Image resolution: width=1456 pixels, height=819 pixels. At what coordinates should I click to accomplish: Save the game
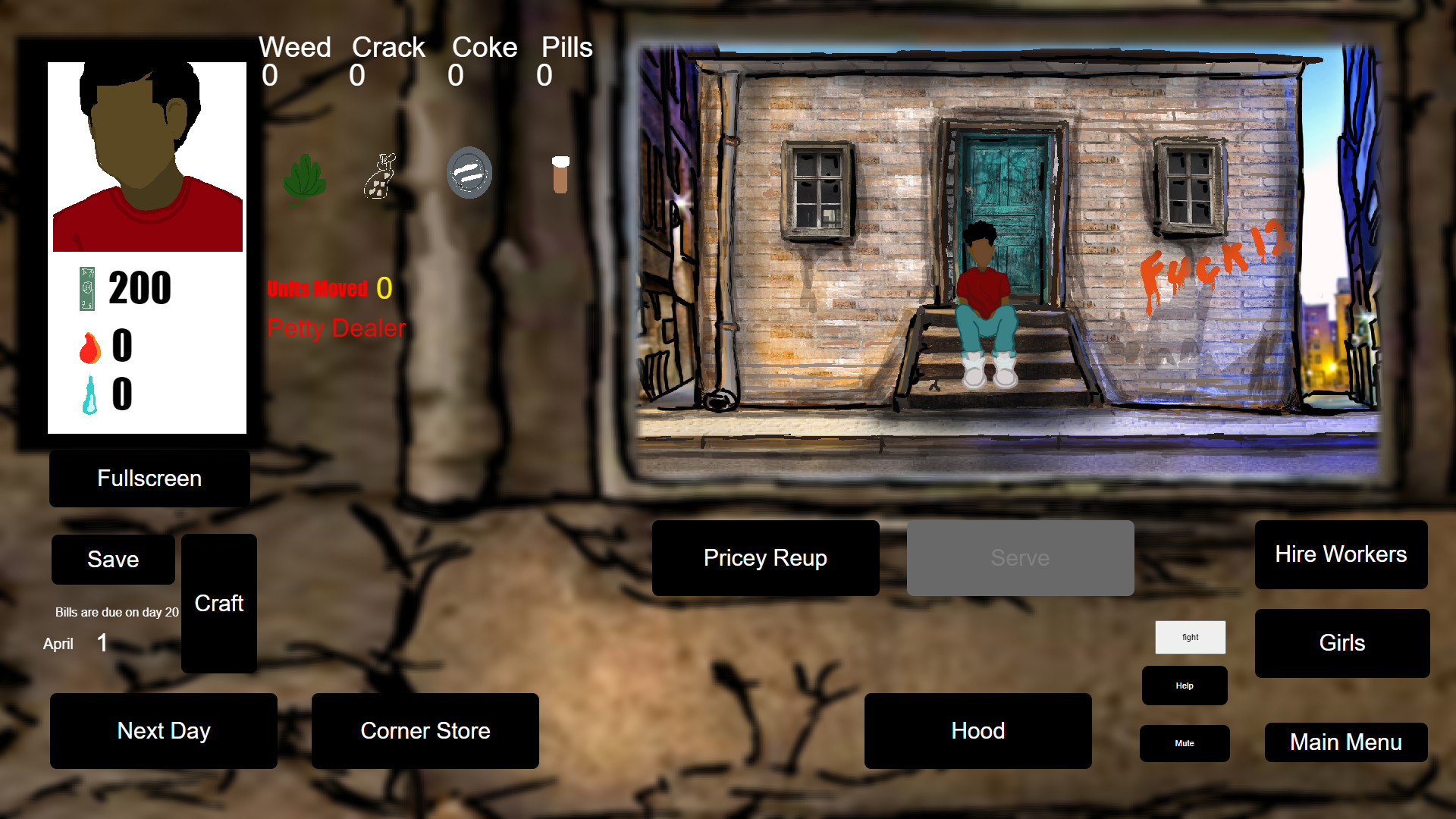[112, 560]
